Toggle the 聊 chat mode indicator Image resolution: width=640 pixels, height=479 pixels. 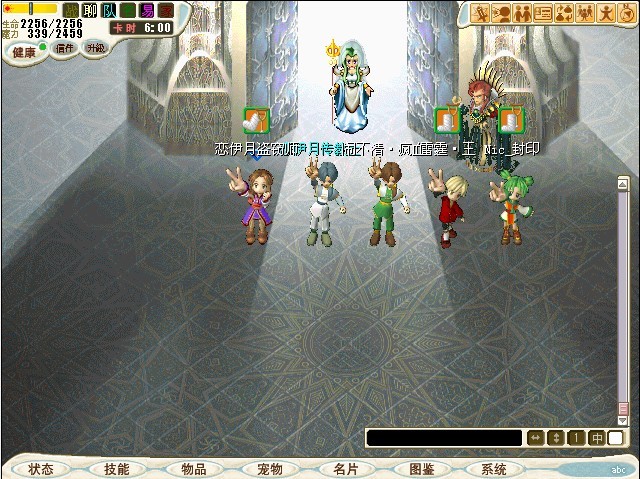[x=89, y=10]
